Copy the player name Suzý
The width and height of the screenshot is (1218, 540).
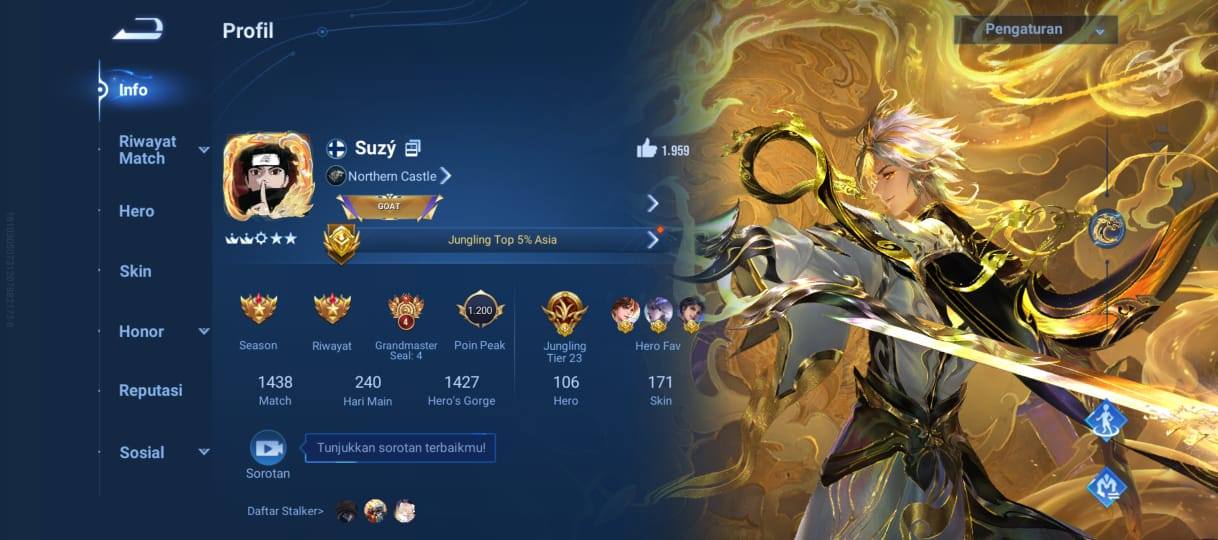point(413,149)
